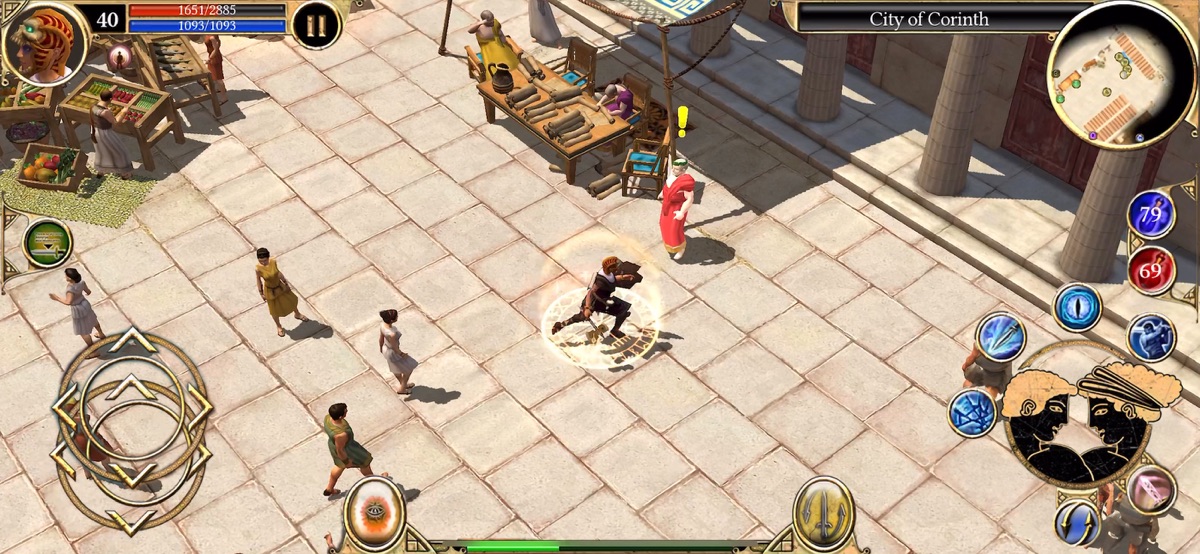Swap skill set with blue arrows icon
Screen dimensions: 1200x554
pyautogui.click(x=1078, y=521)
